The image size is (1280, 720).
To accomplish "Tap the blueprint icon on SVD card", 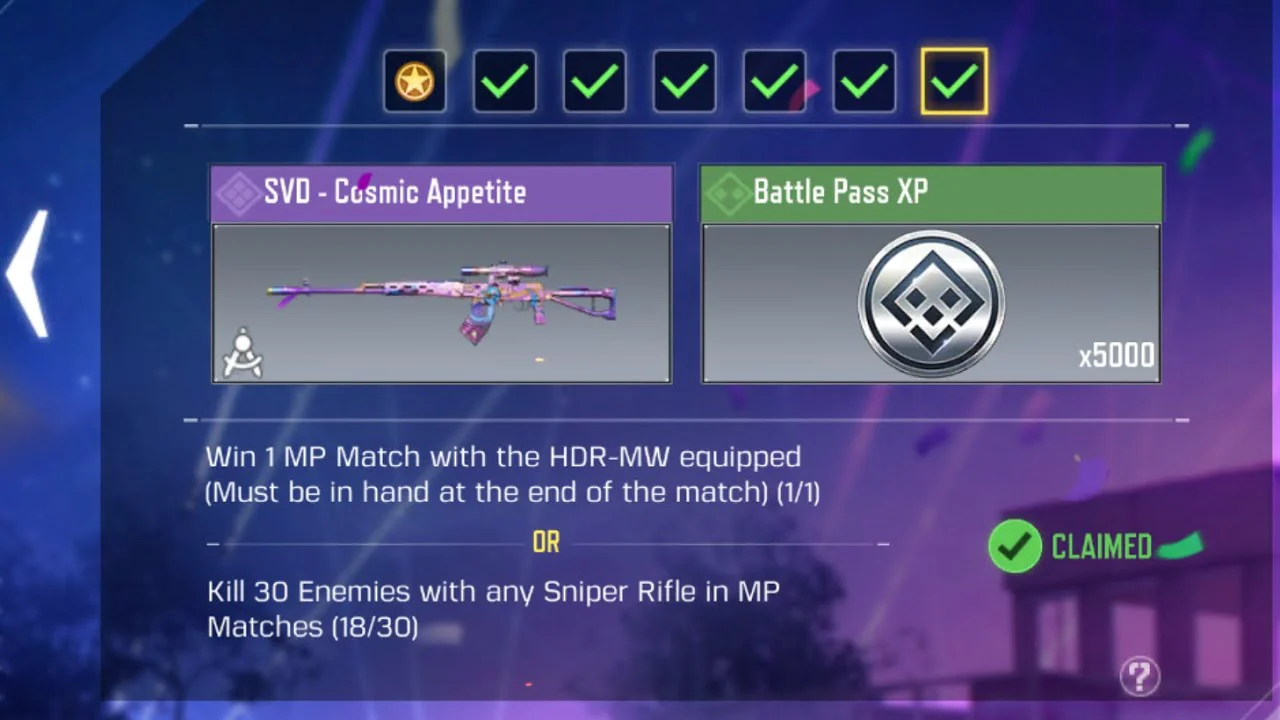I will click(242, 354).
